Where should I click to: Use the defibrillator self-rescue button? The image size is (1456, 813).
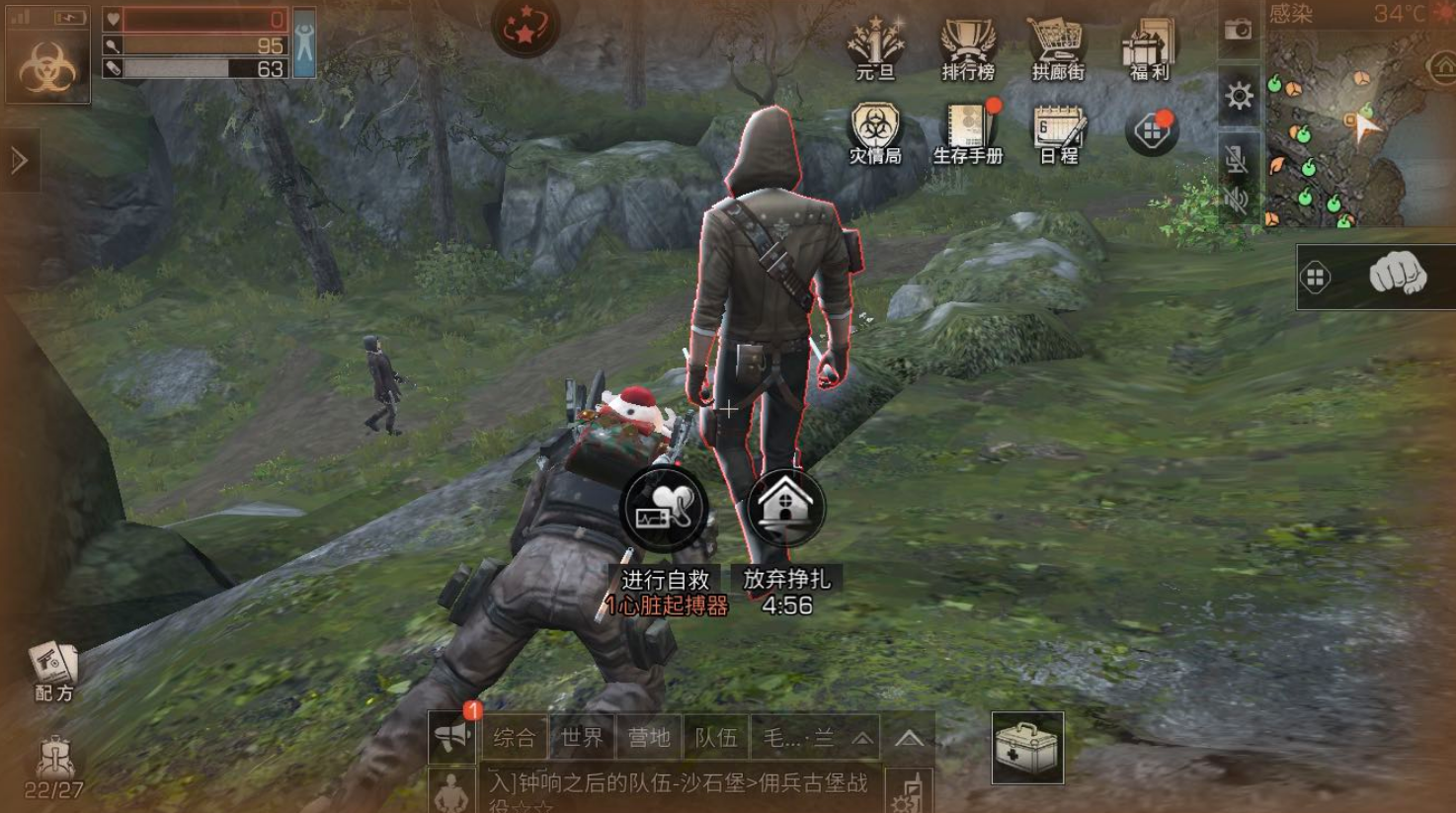(664, 509)
